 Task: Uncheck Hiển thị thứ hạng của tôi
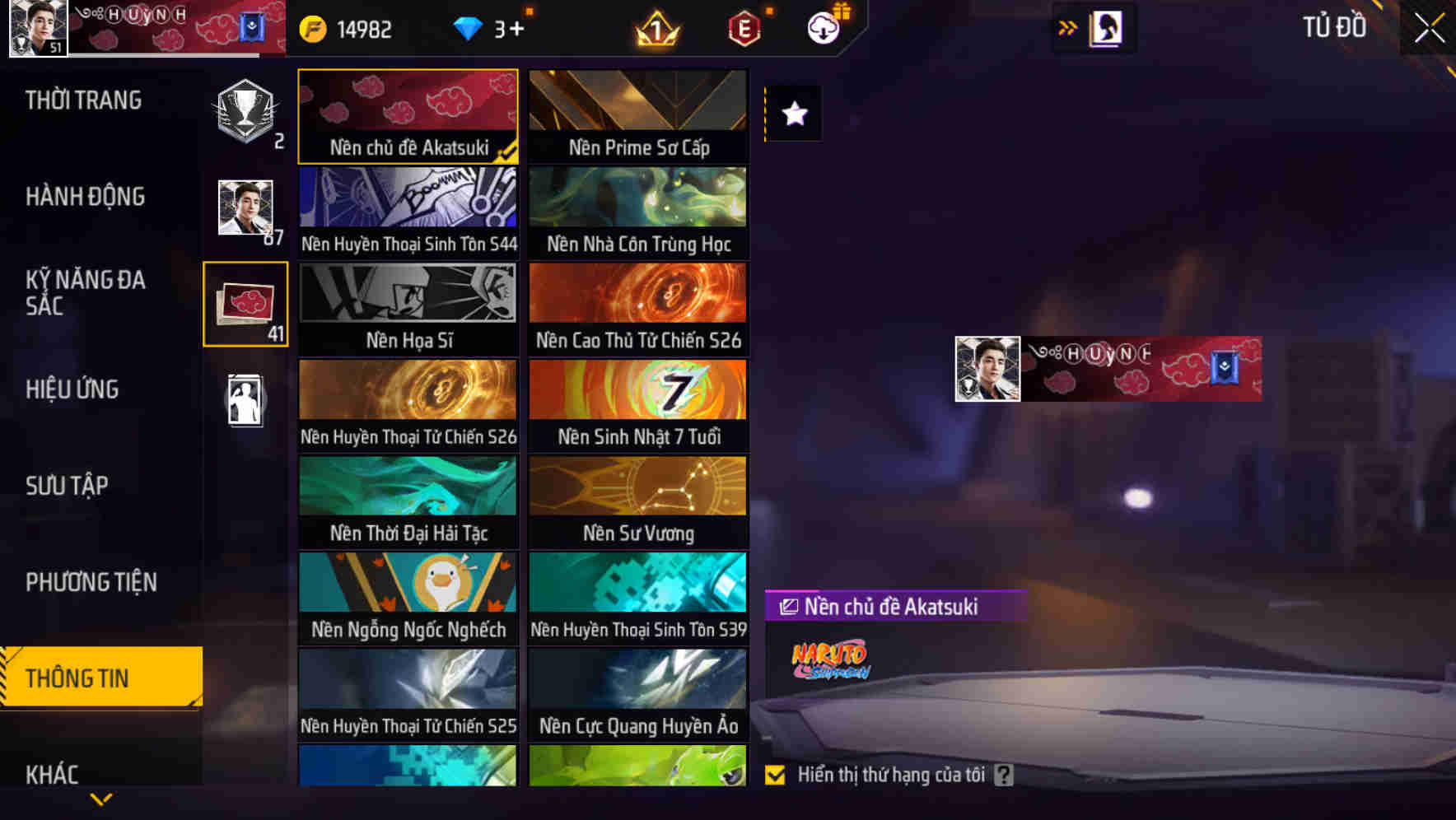775,775
